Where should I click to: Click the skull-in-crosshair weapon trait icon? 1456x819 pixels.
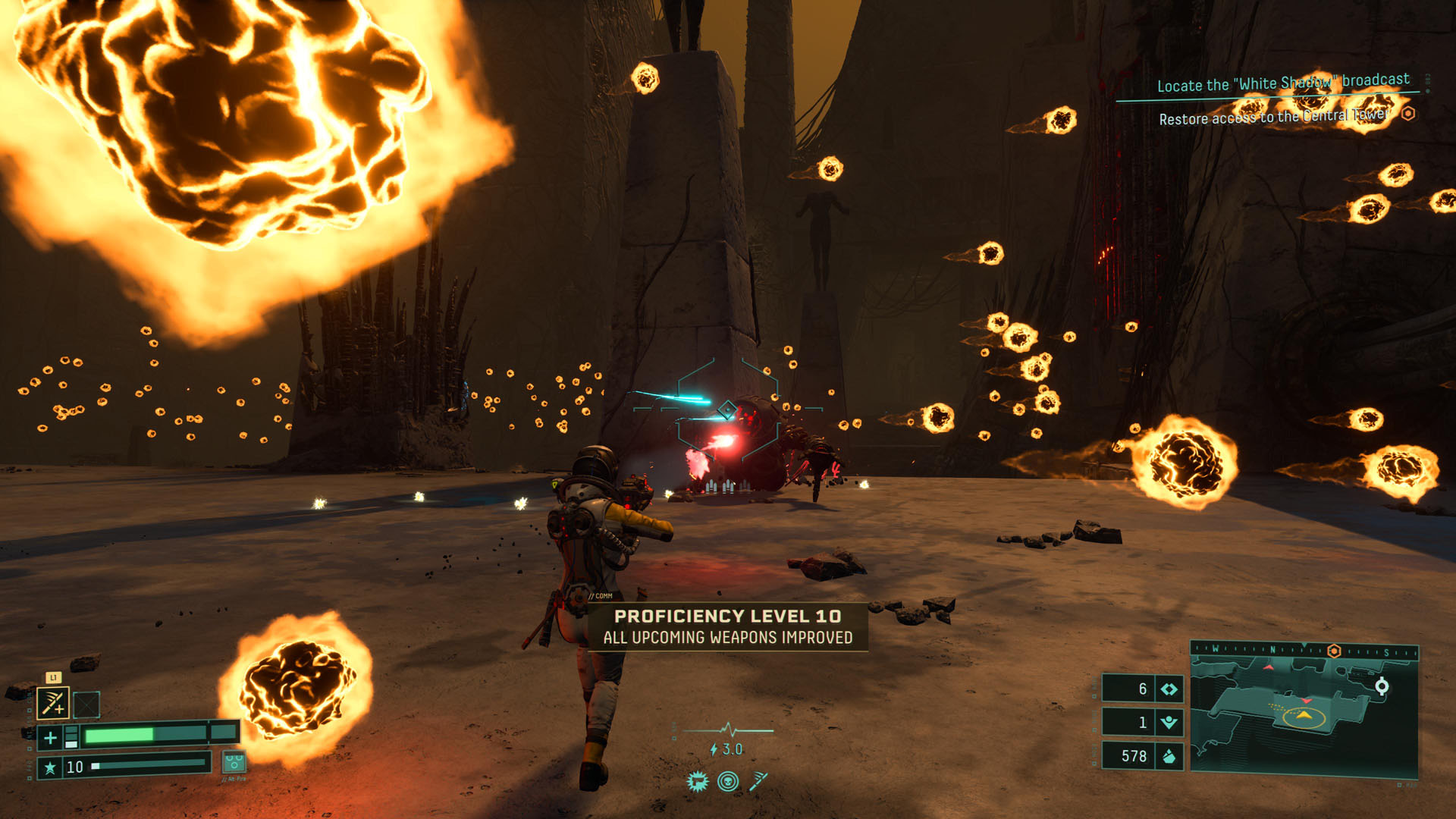(728, 782)
